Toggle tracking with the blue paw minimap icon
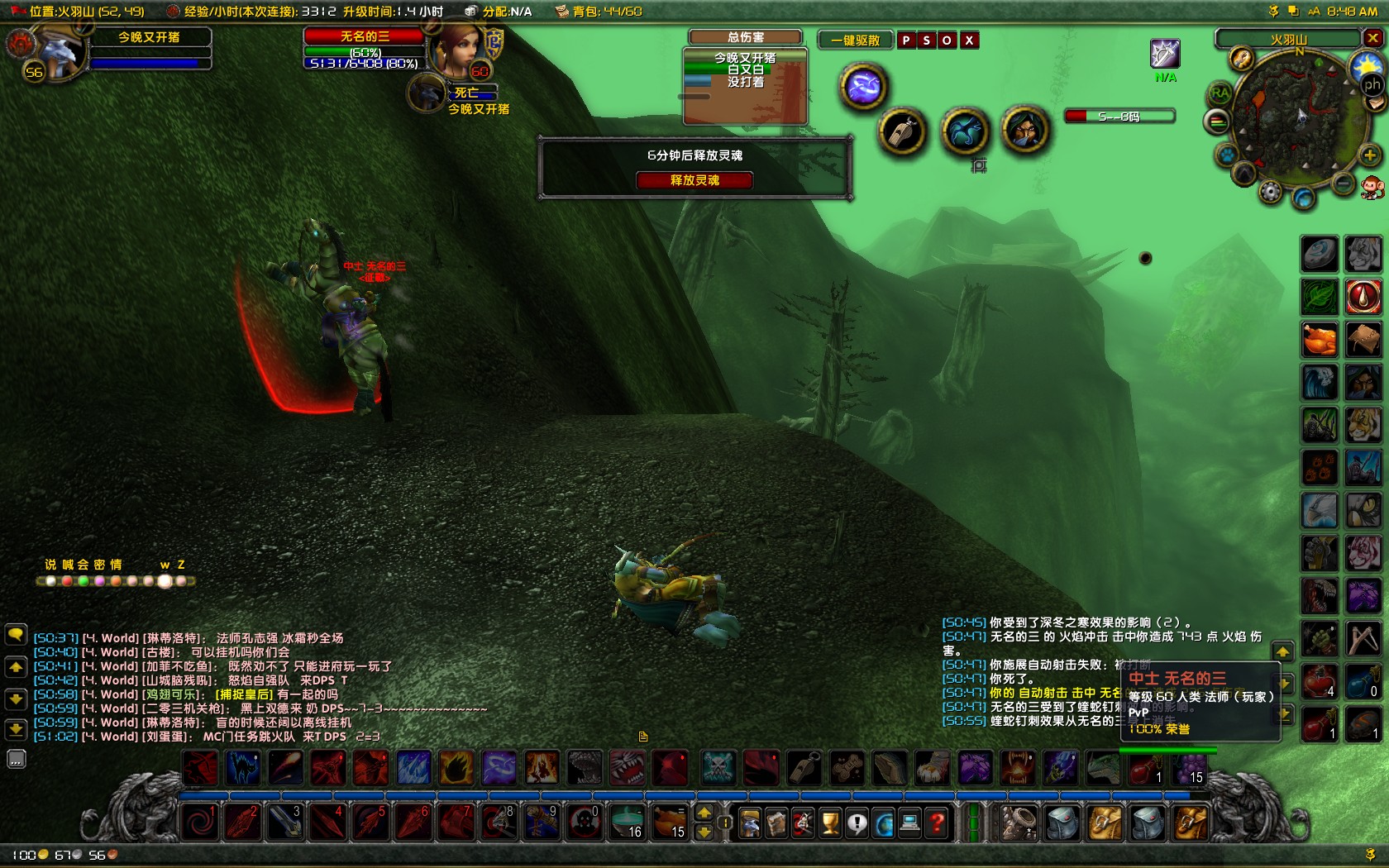 point(1227,155)
